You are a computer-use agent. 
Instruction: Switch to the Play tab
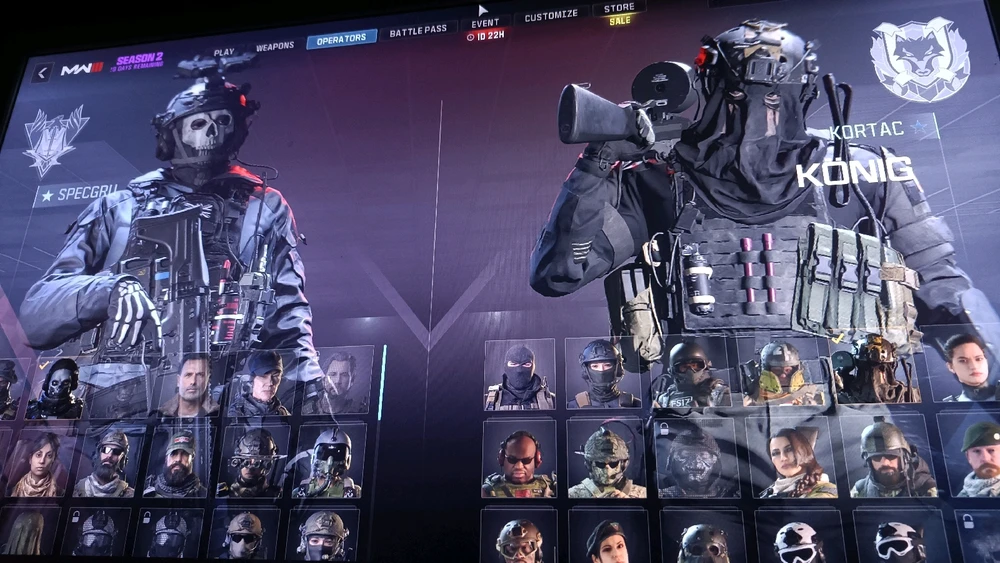pyautogui.click(x=224, y=52)
